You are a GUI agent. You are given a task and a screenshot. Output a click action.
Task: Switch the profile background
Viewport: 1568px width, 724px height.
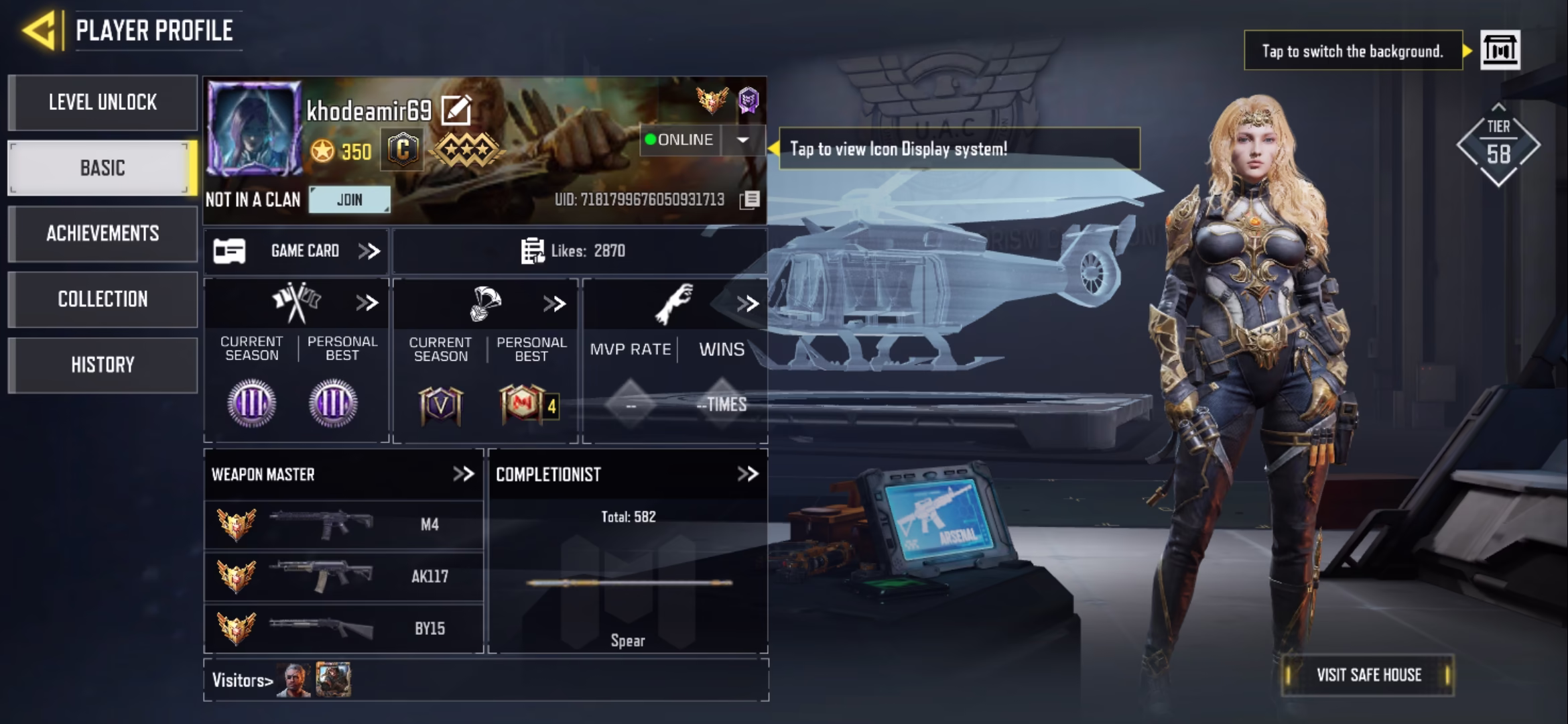1500,50
